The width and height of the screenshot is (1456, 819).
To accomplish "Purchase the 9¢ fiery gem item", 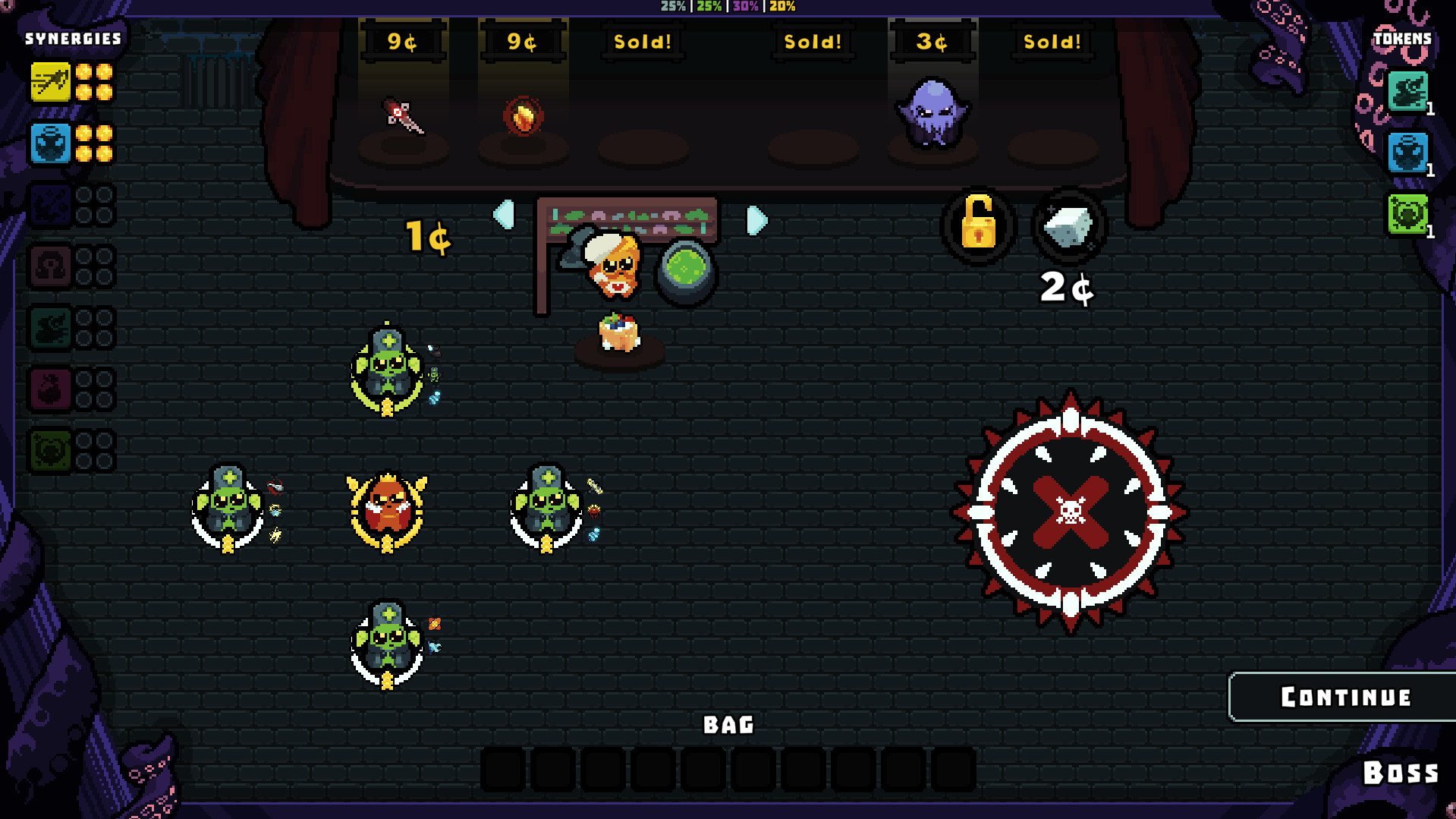I will tap(523, 117).
